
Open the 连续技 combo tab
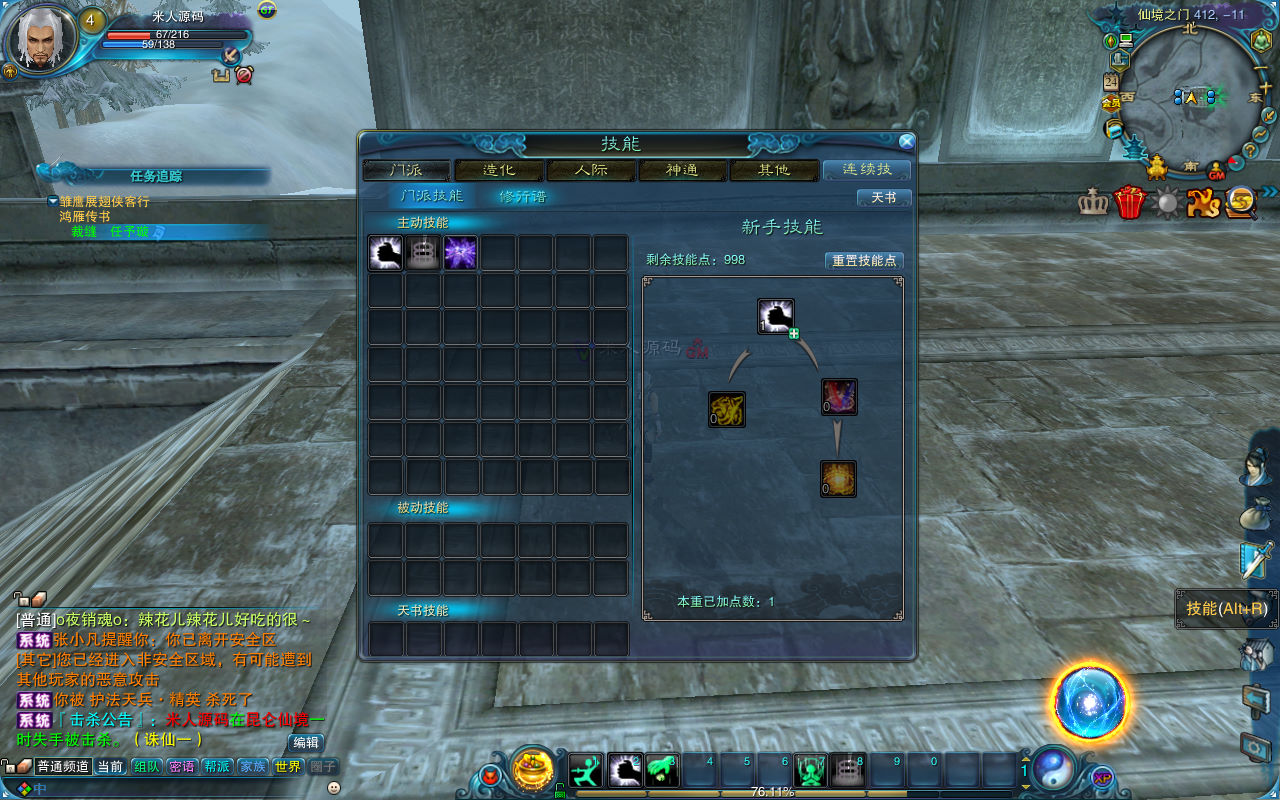(x=866, y=170)
